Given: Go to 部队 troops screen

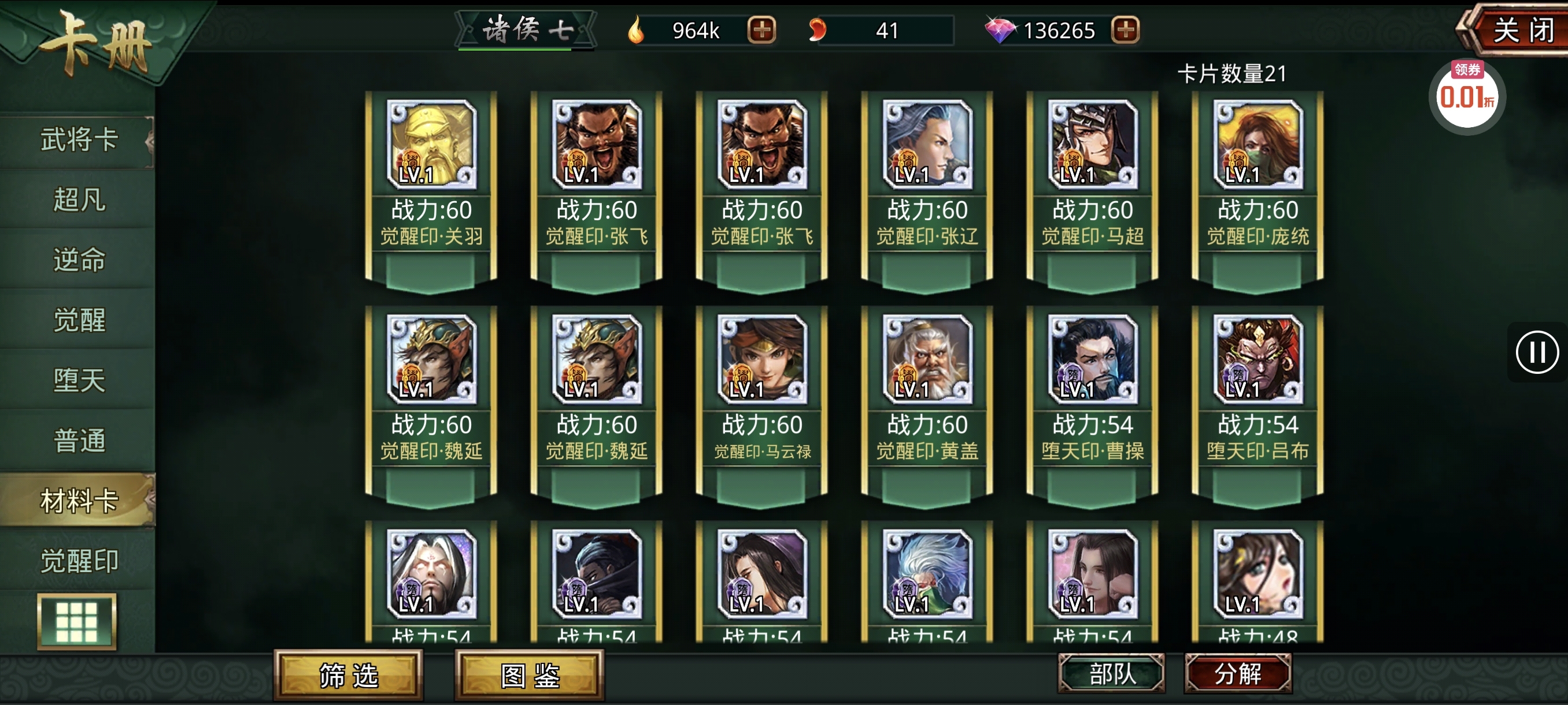Looking at the screenshot, I should coord(1112,673).
